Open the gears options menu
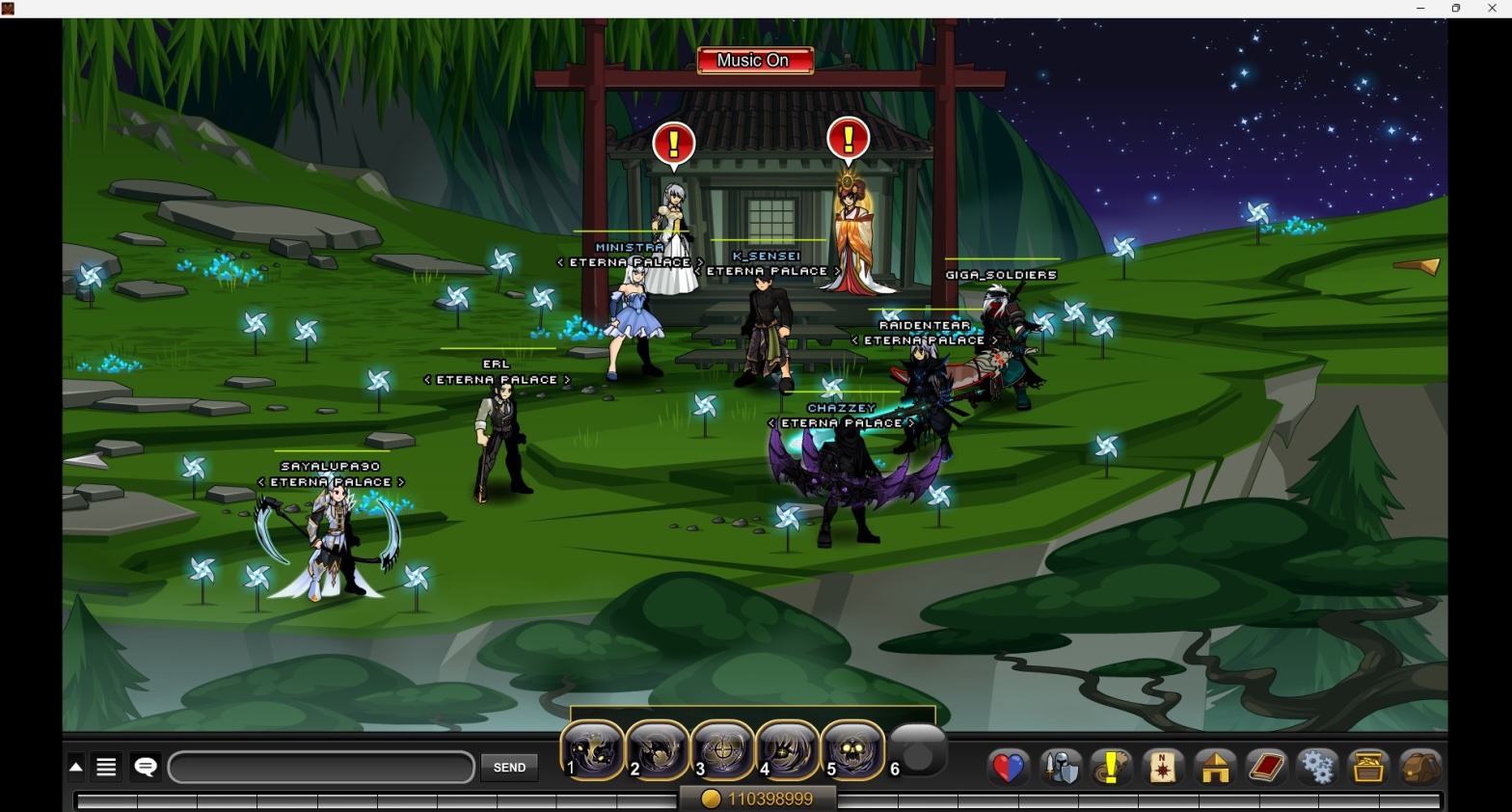The image size is (1512, 812). (1317, 768)
